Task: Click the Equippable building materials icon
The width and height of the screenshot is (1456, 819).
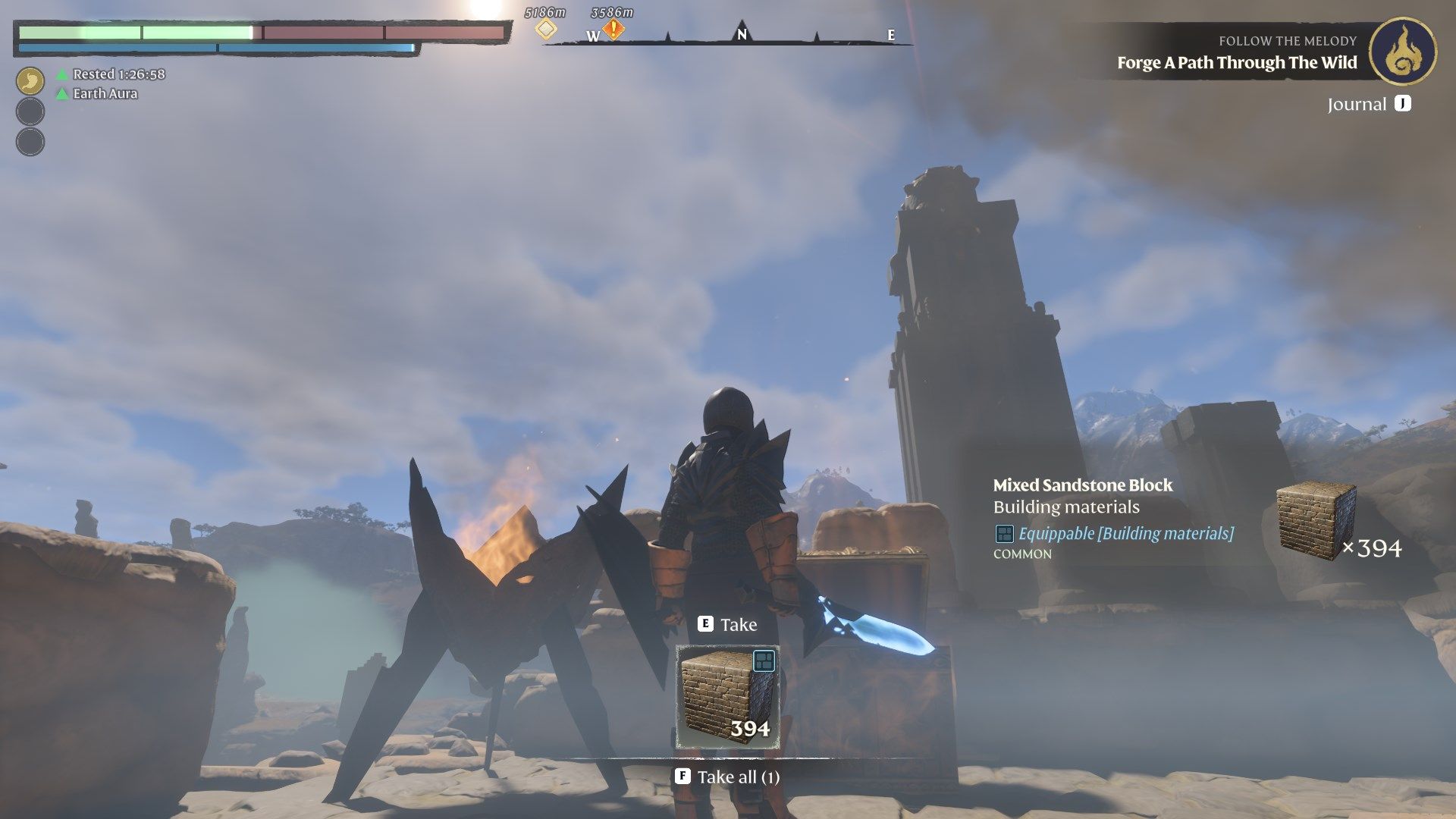Action: coord(1006,535)
